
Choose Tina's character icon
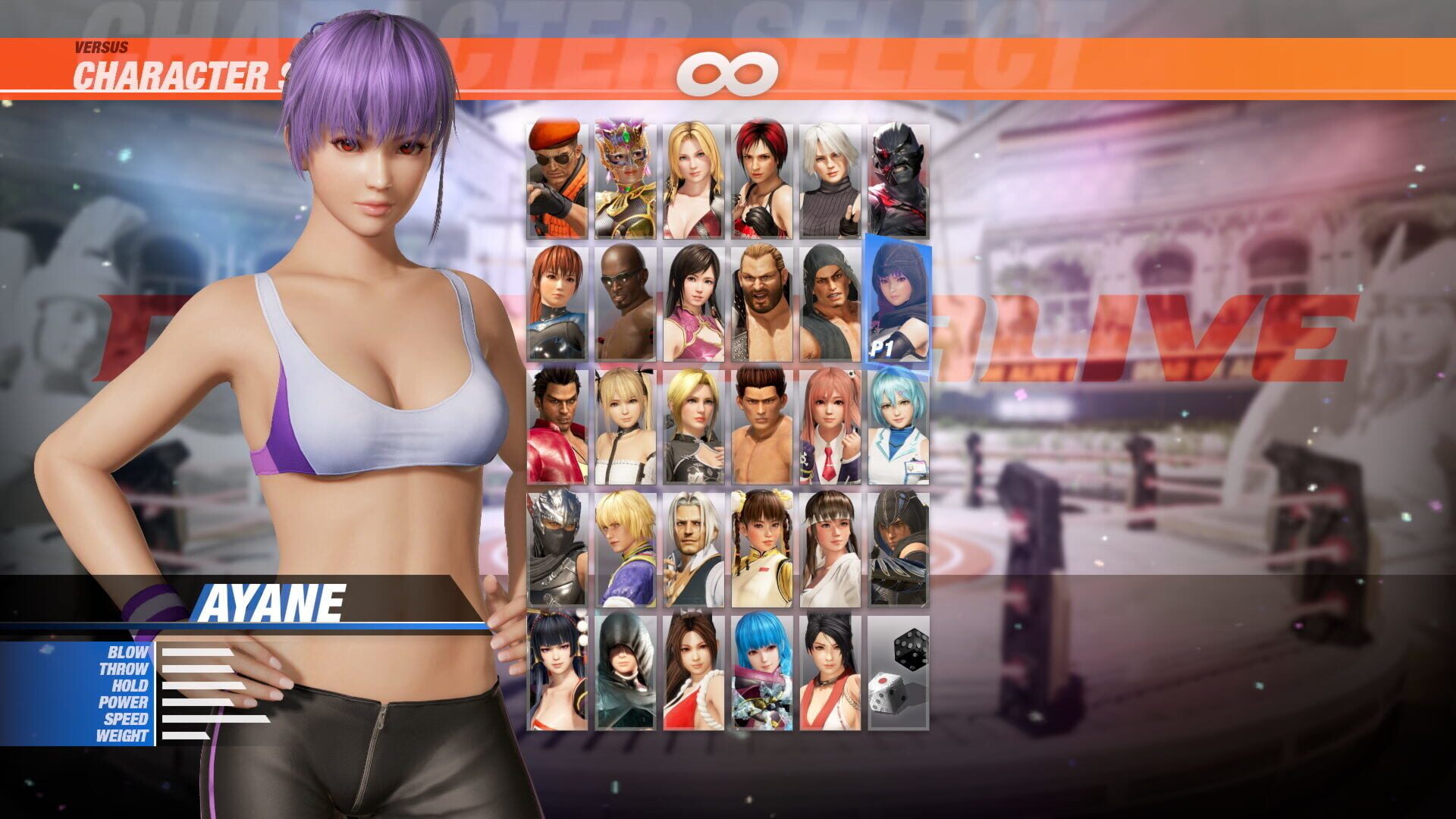[693, 174]
